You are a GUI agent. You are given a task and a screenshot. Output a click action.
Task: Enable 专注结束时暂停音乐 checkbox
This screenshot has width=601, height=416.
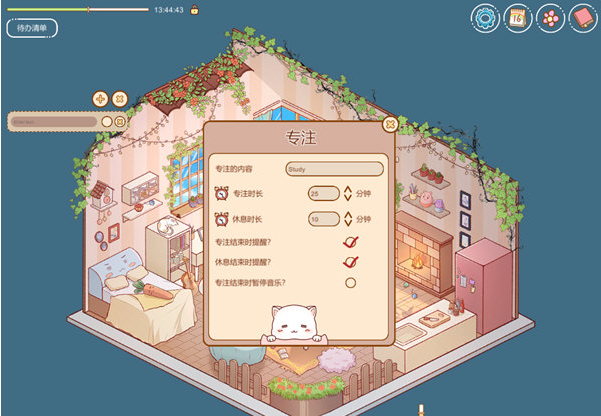pyautogui.click(x=350, y=282)
